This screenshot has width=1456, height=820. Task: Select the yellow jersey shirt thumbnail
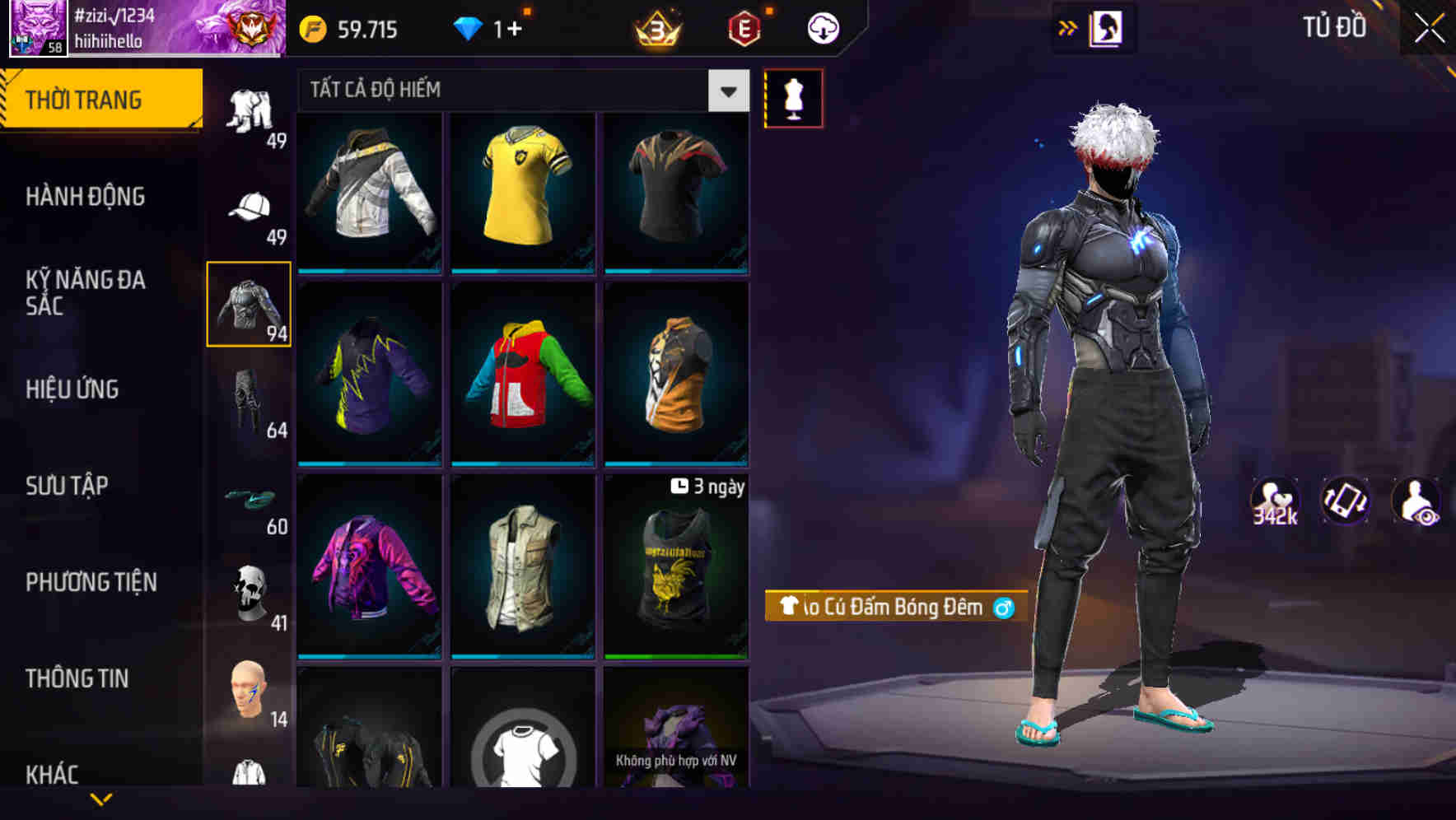[523, 191]
